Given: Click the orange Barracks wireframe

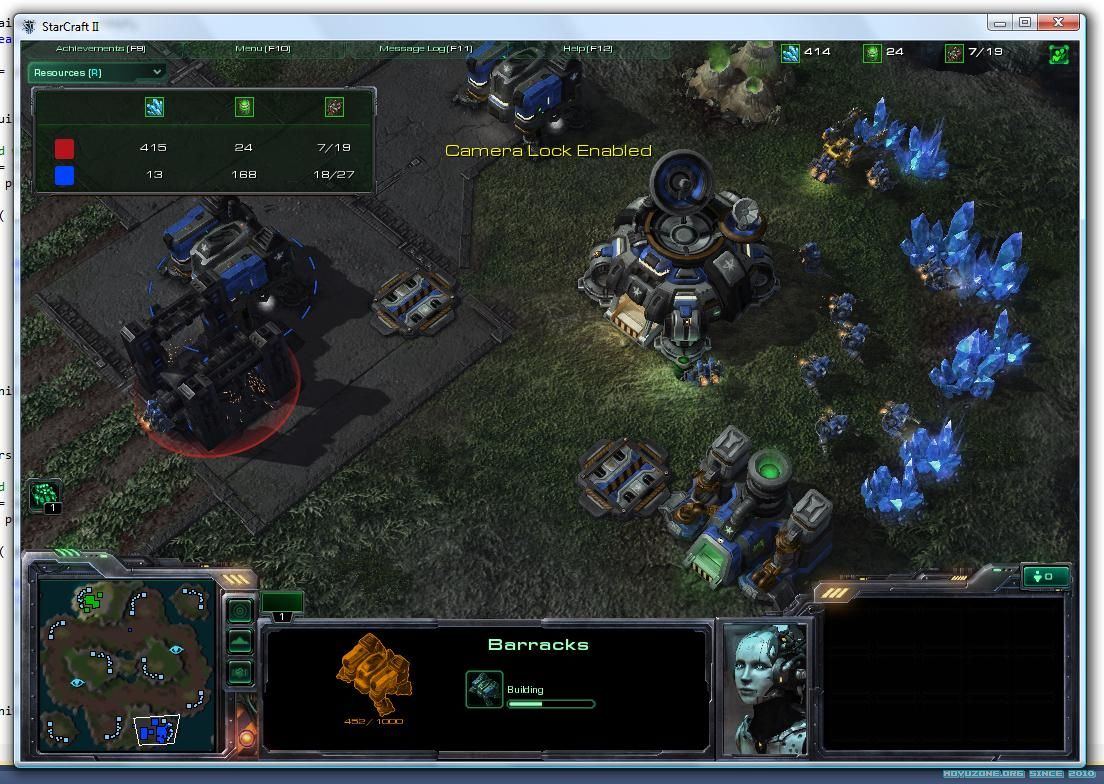Looking at the screenshot, I should coord(373,664).
